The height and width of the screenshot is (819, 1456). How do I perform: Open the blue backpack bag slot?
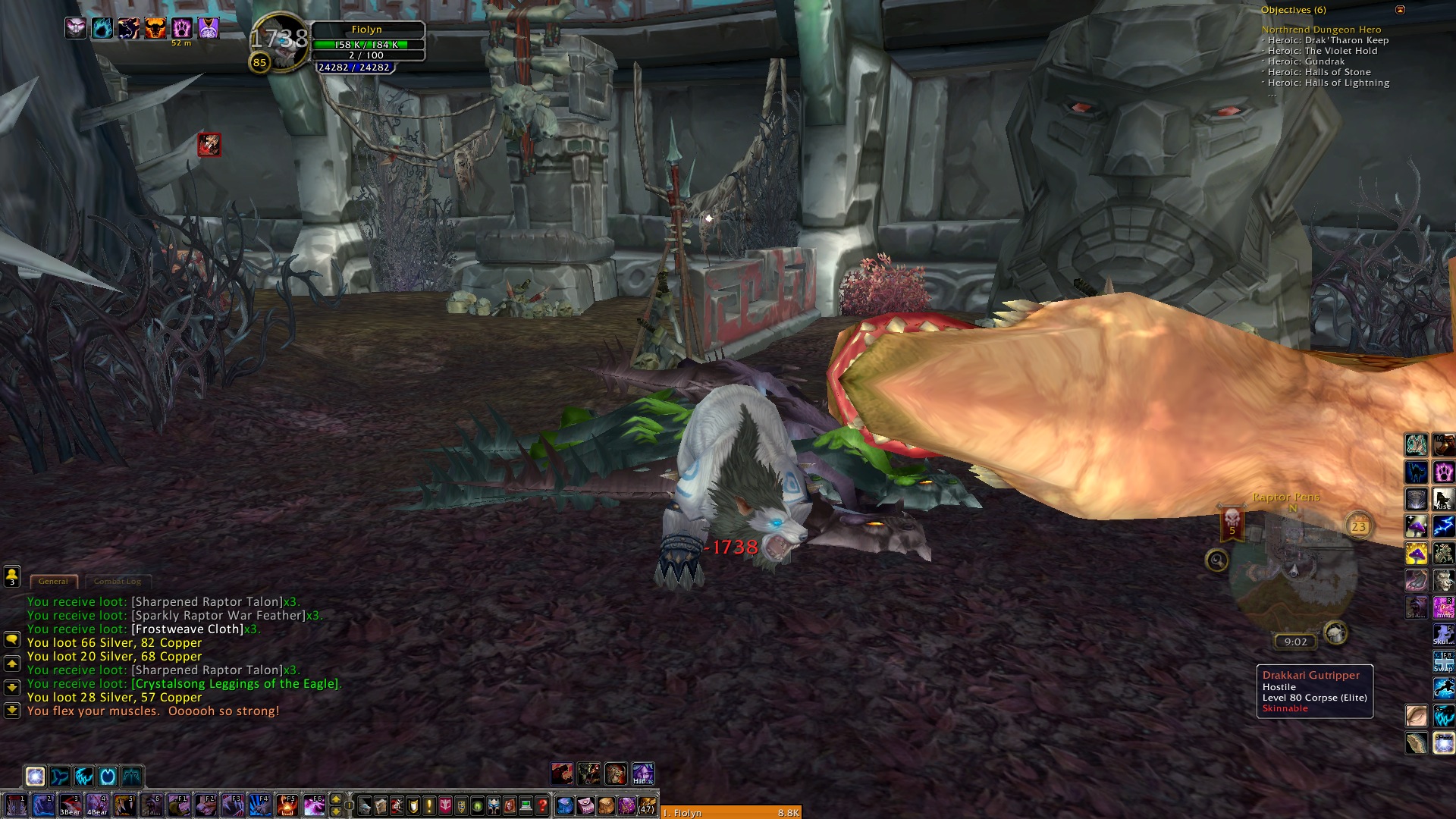point(564,805)
